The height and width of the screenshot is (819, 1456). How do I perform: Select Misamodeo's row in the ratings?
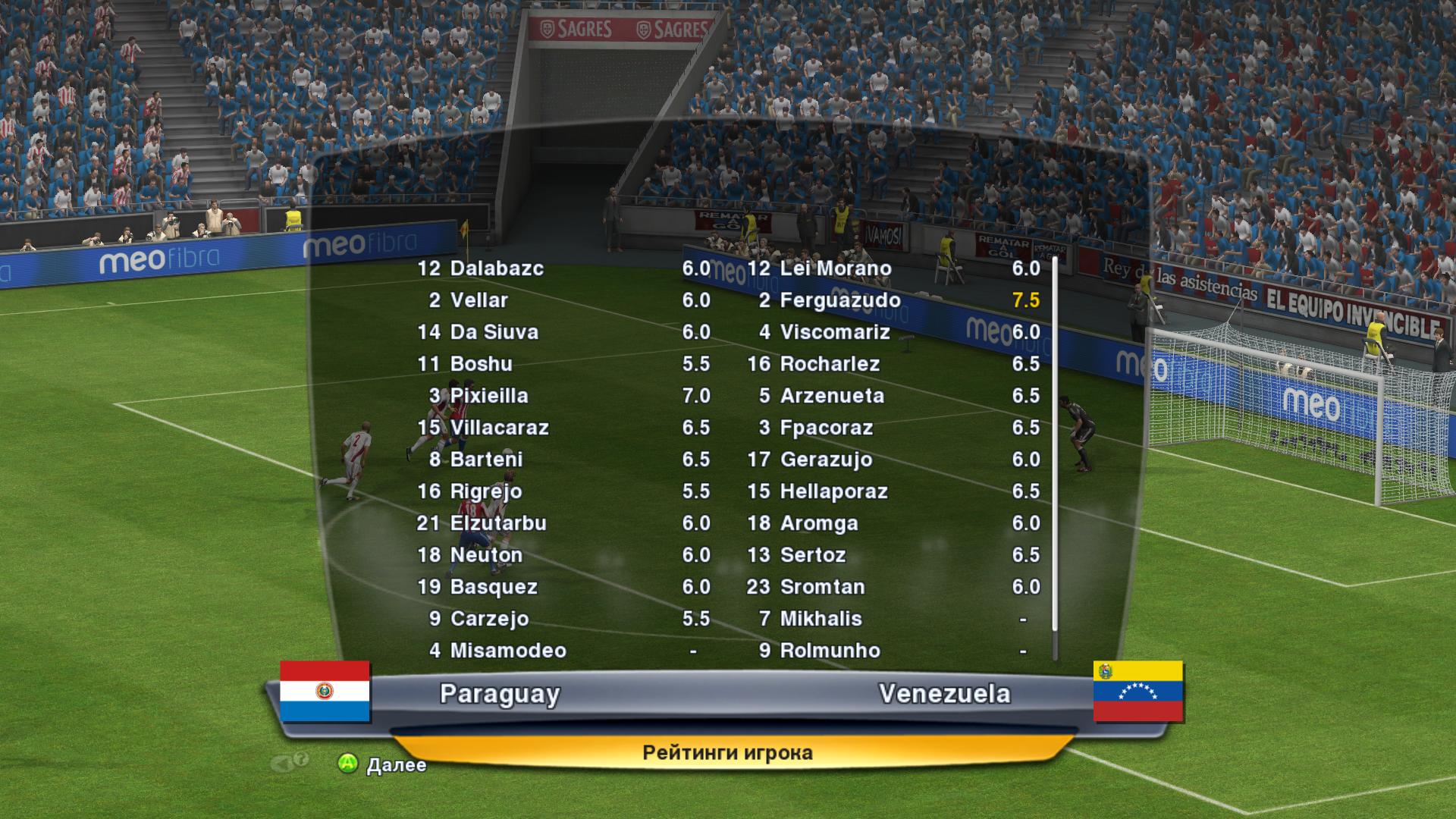(x=508, y=651)
